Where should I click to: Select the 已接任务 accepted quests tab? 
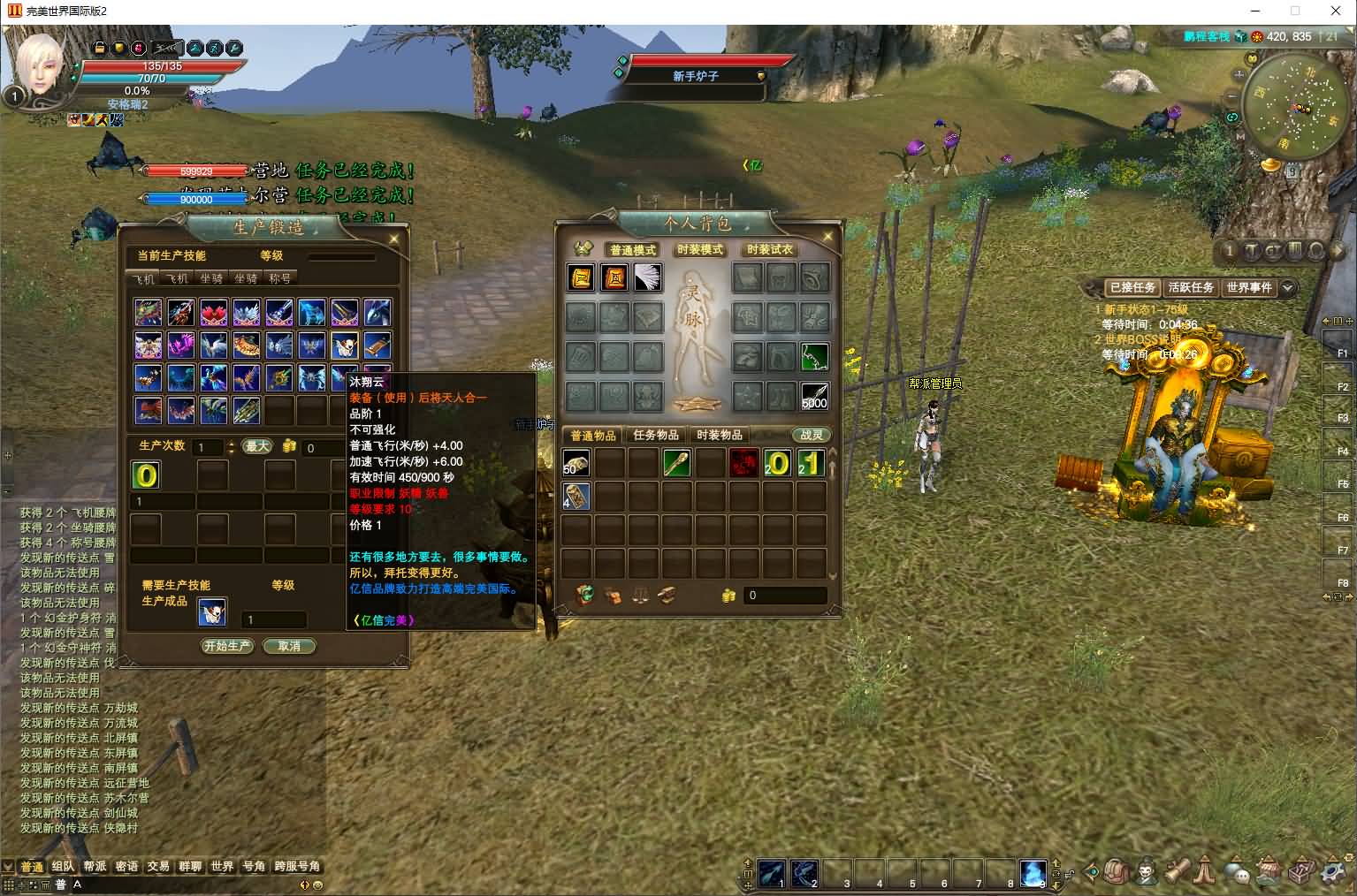[x=1132, y=287]
